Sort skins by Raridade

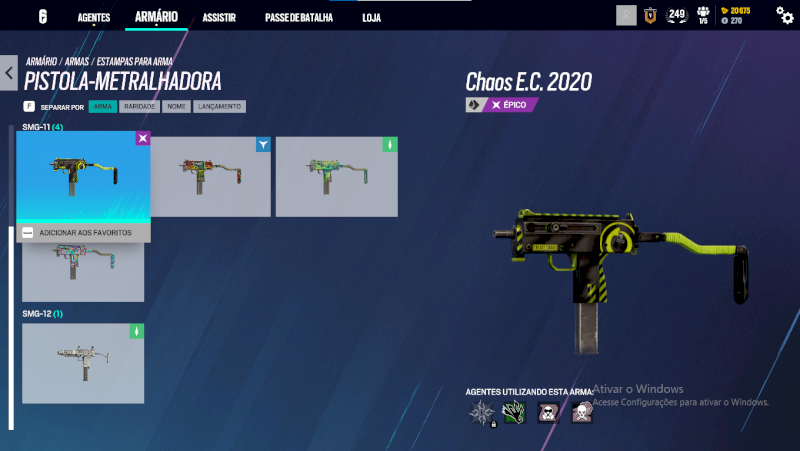(x=139, y=106)
